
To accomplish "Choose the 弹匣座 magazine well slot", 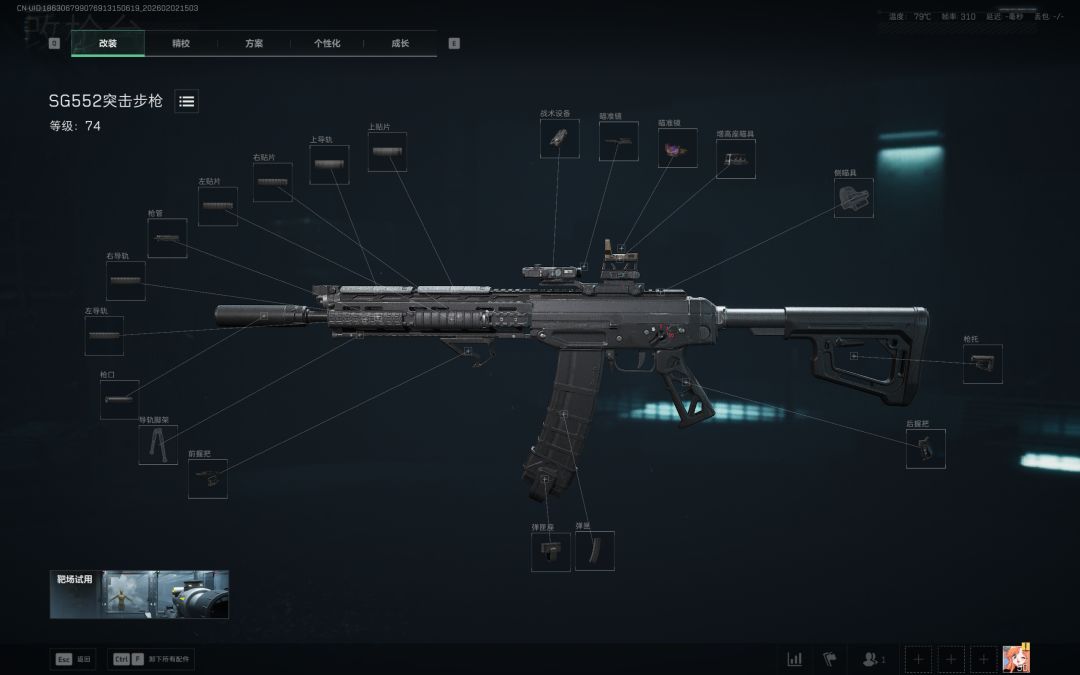I will tap(551, 552).
